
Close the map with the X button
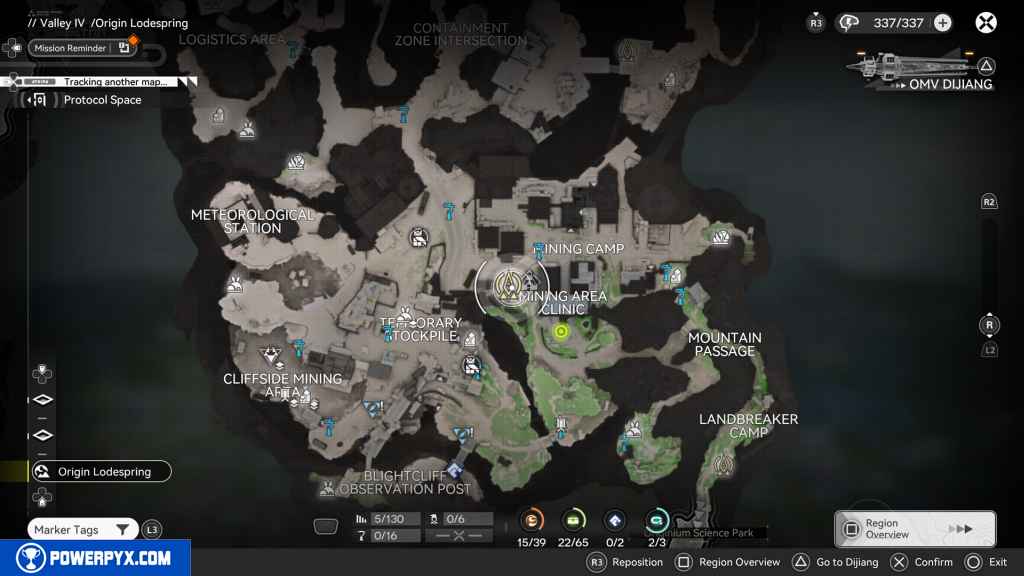coord(986,23)
